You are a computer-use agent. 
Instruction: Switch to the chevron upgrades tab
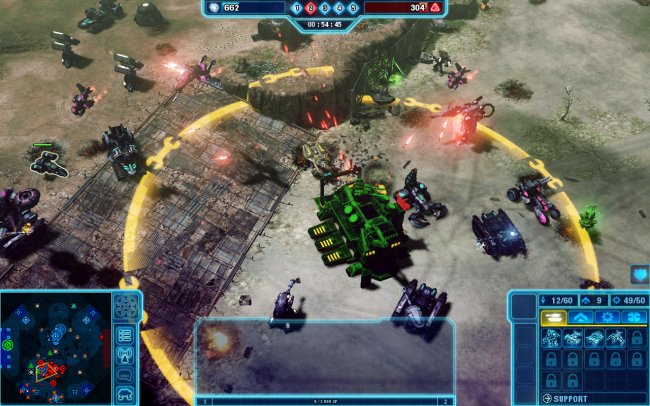580,318
